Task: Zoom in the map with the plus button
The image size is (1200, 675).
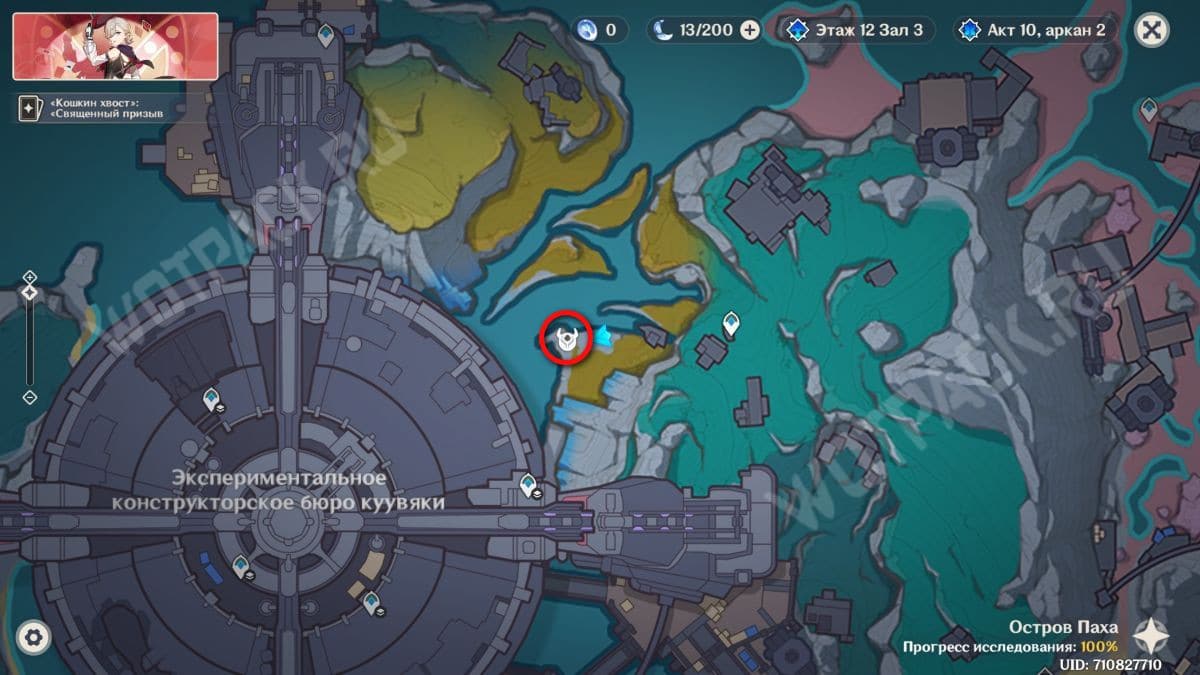Action: pos(30,276)
